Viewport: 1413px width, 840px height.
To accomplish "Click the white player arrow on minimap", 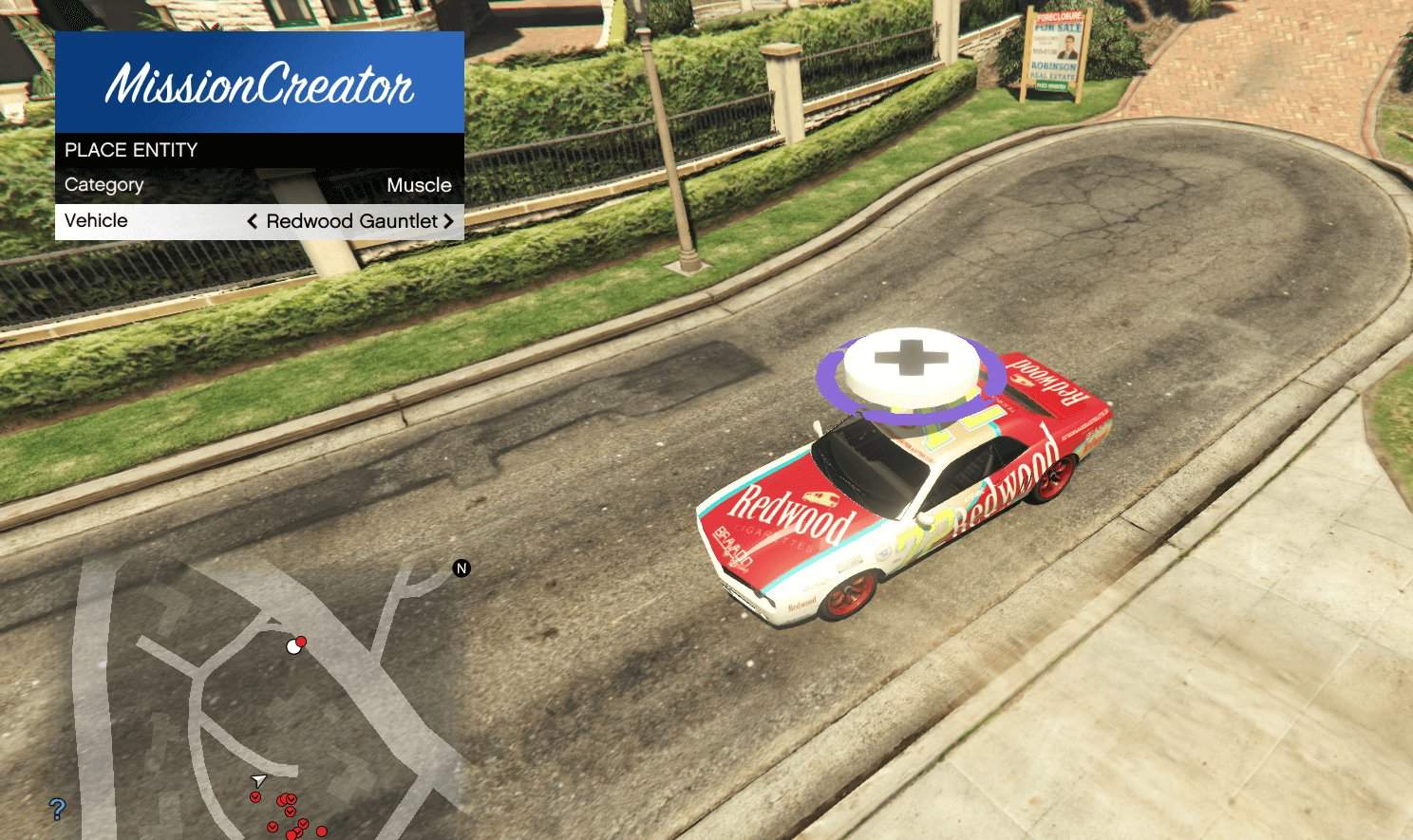I will point(258,780).
